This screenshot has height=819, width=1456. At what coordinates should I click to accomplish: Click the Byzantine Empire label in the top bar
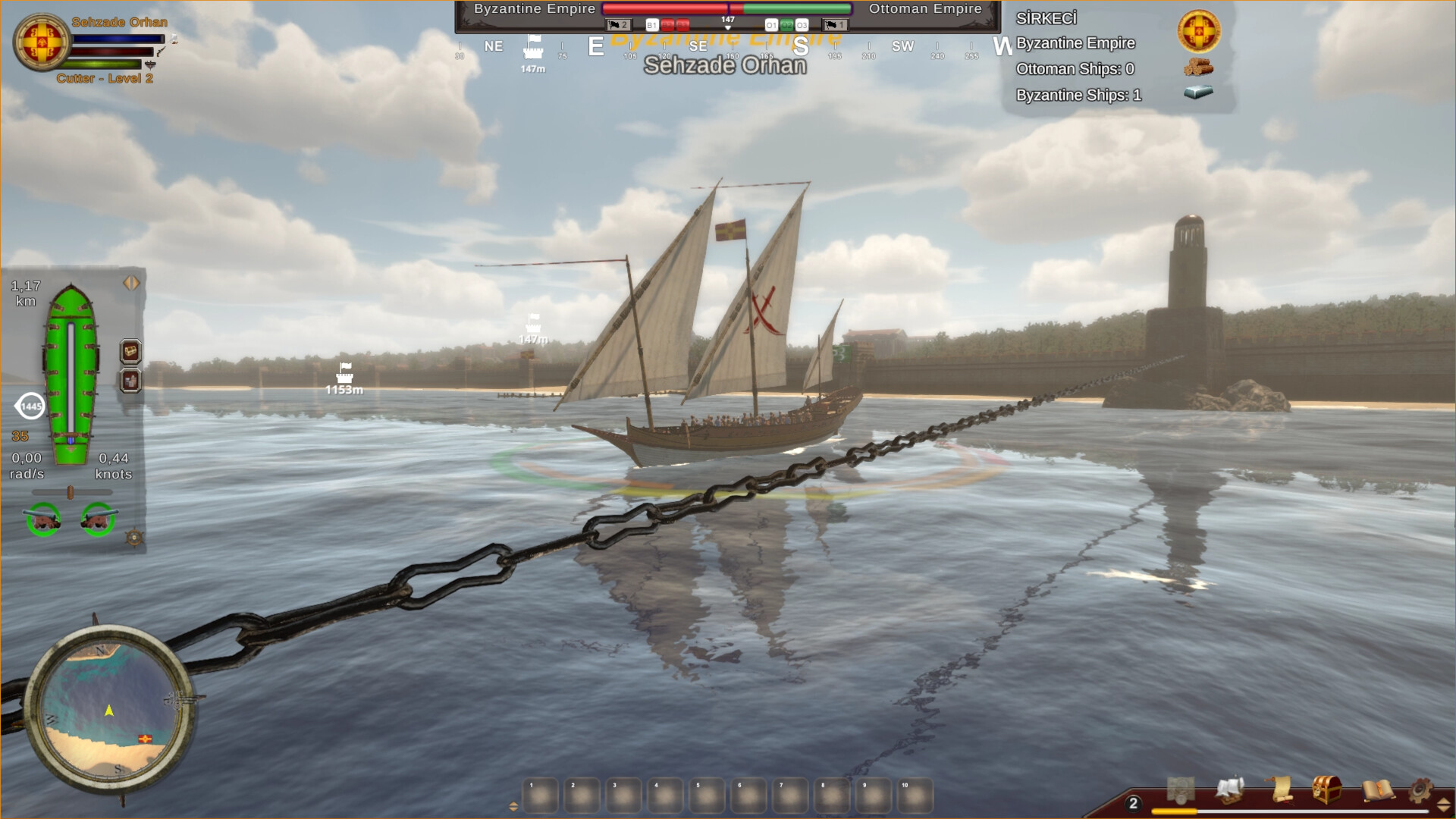533,9
